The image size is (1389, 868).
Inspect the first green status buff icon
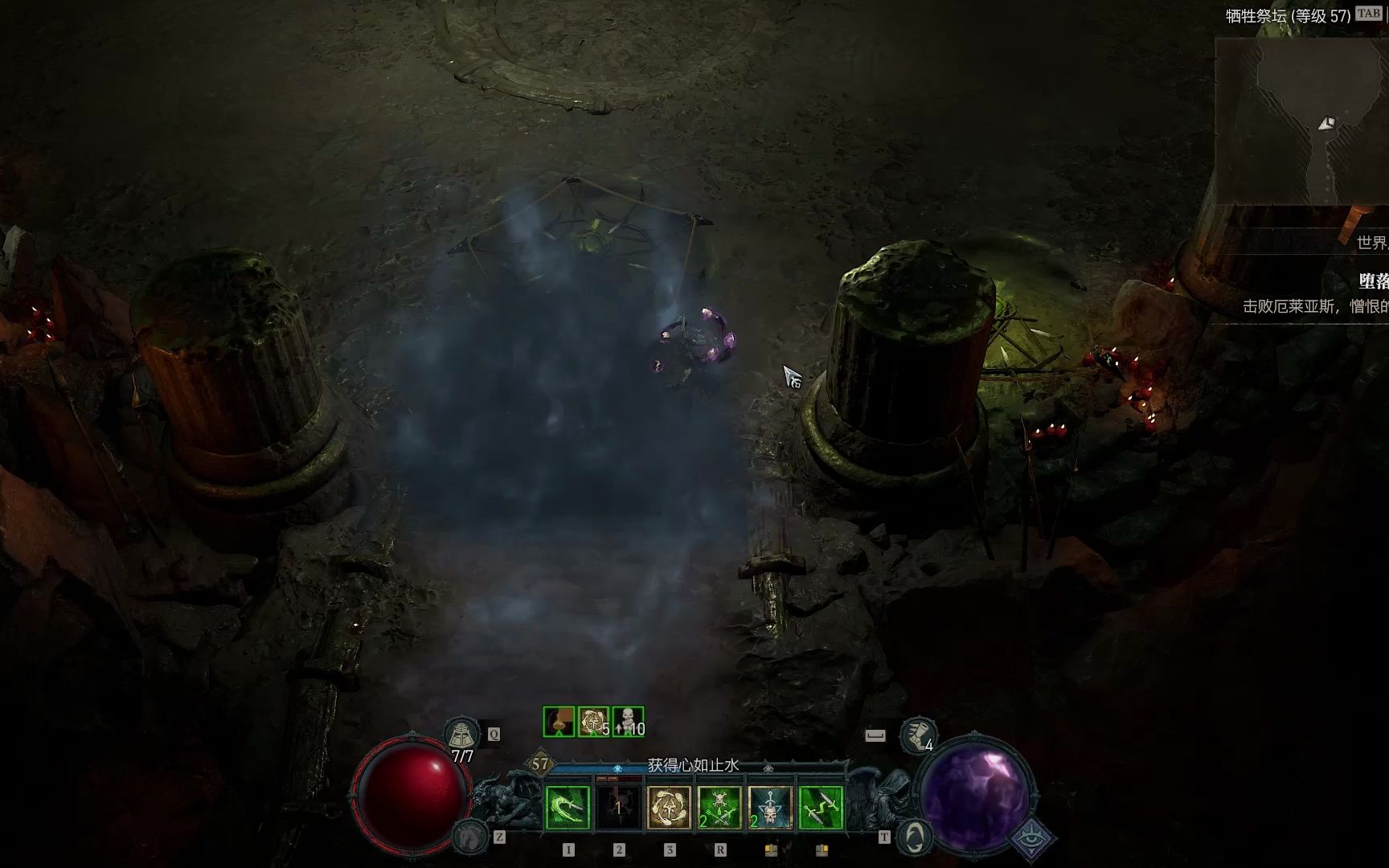pos(559,722)
